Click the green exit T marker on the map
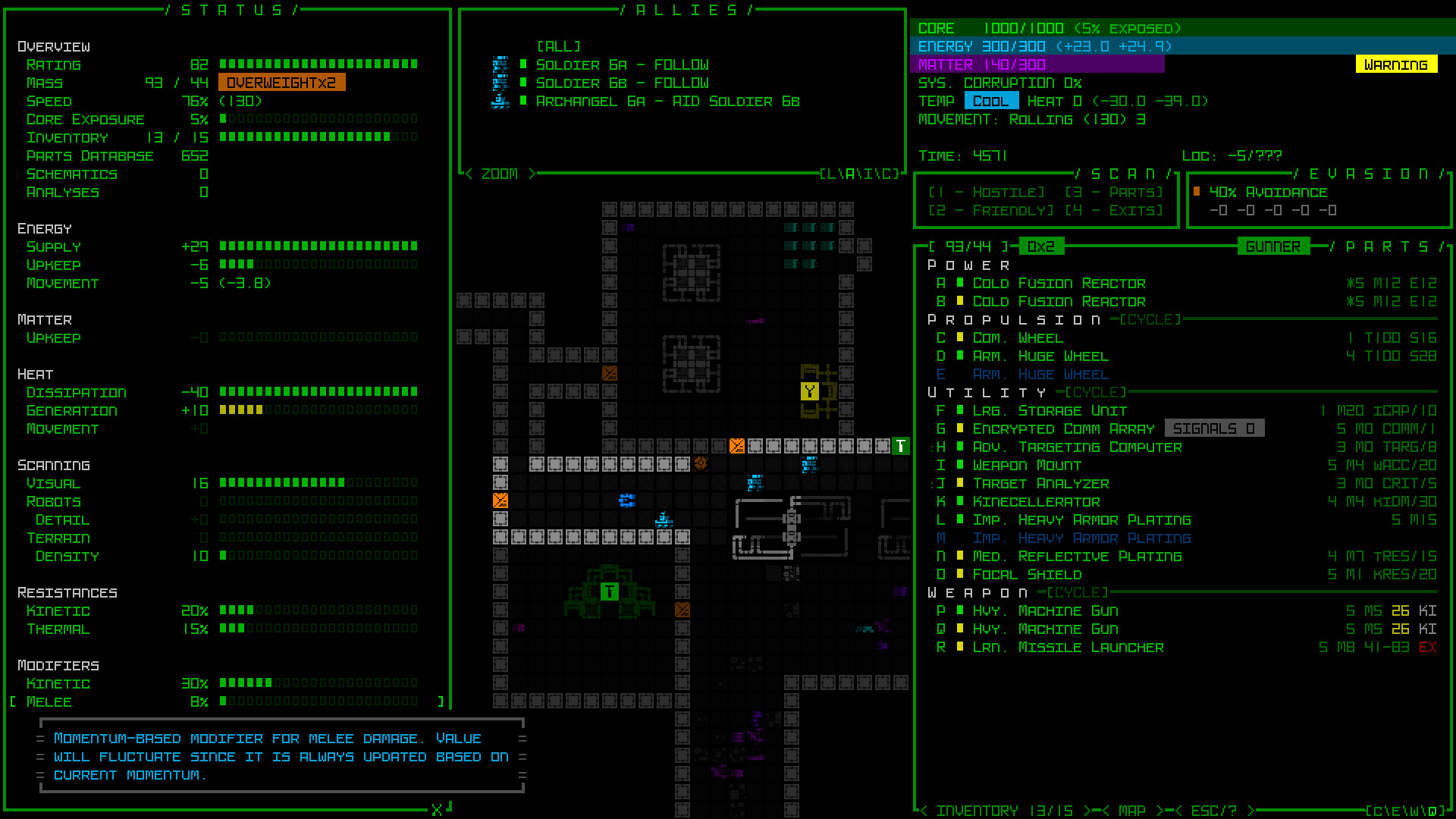 tap(899, 446)
